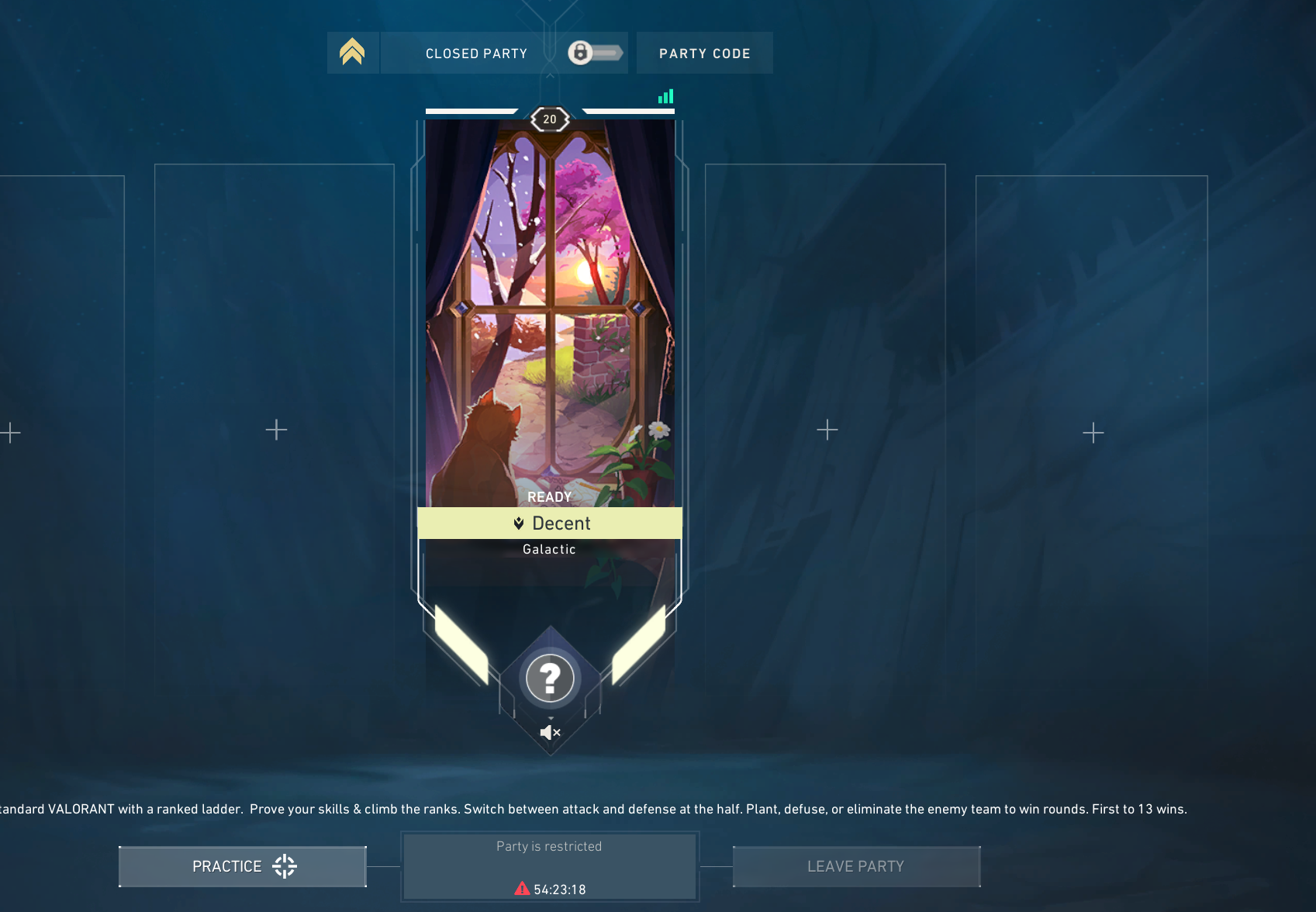Click the rank chevron icon beside Closed Party
This screenshot has width=1316, height=912.
point(353,51)
